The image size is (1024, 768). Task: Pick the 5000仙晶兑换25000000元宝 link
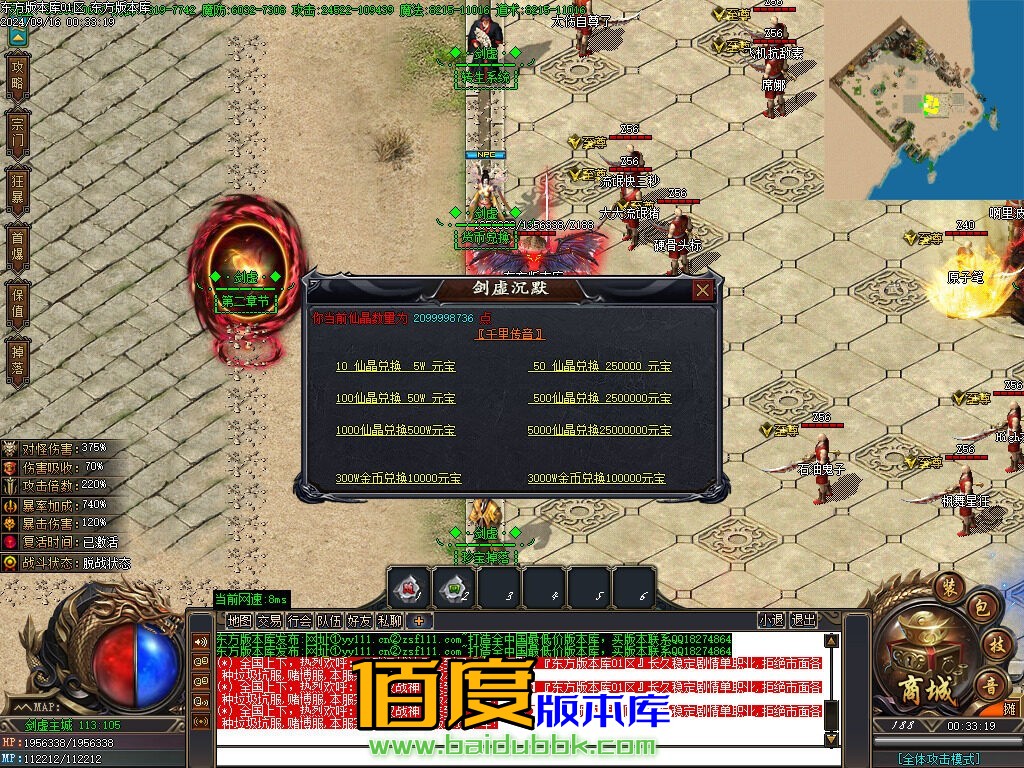599,430
